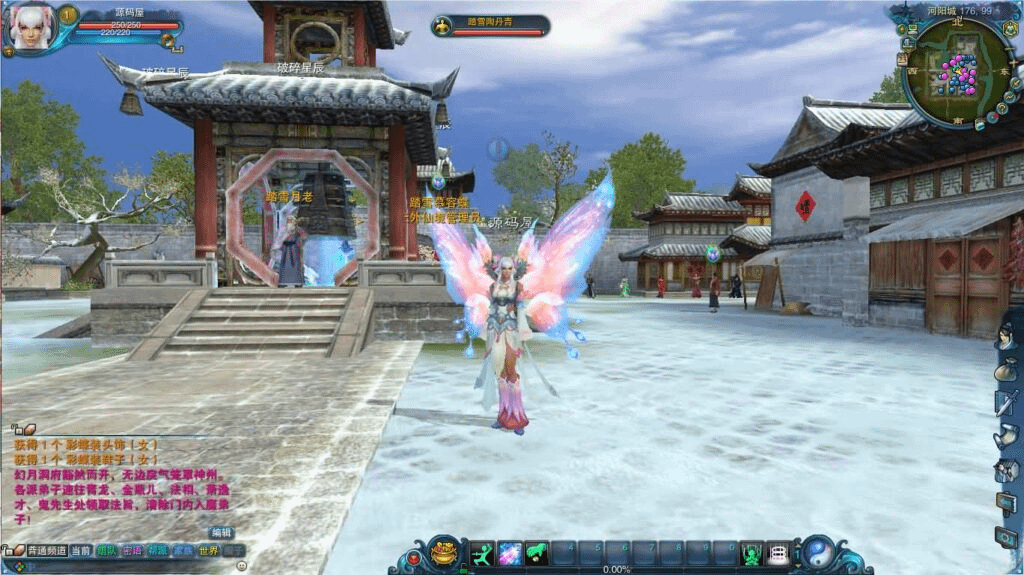This screenshot has width=1024, height=575.
Task: Use the green horse mount skill
Action: click(x=537, y=553)
